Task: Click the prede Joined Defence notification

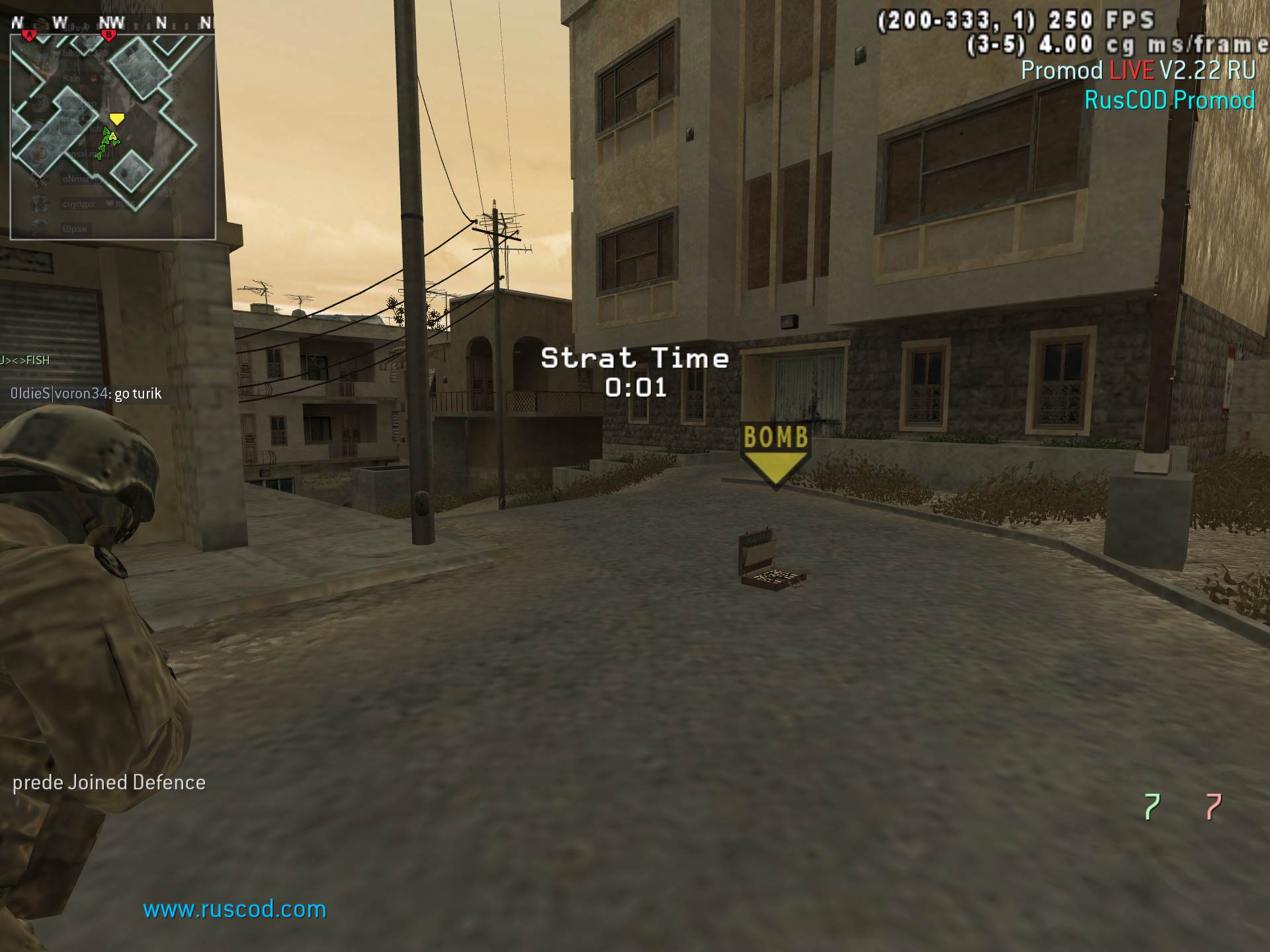Action: point(109,782)
